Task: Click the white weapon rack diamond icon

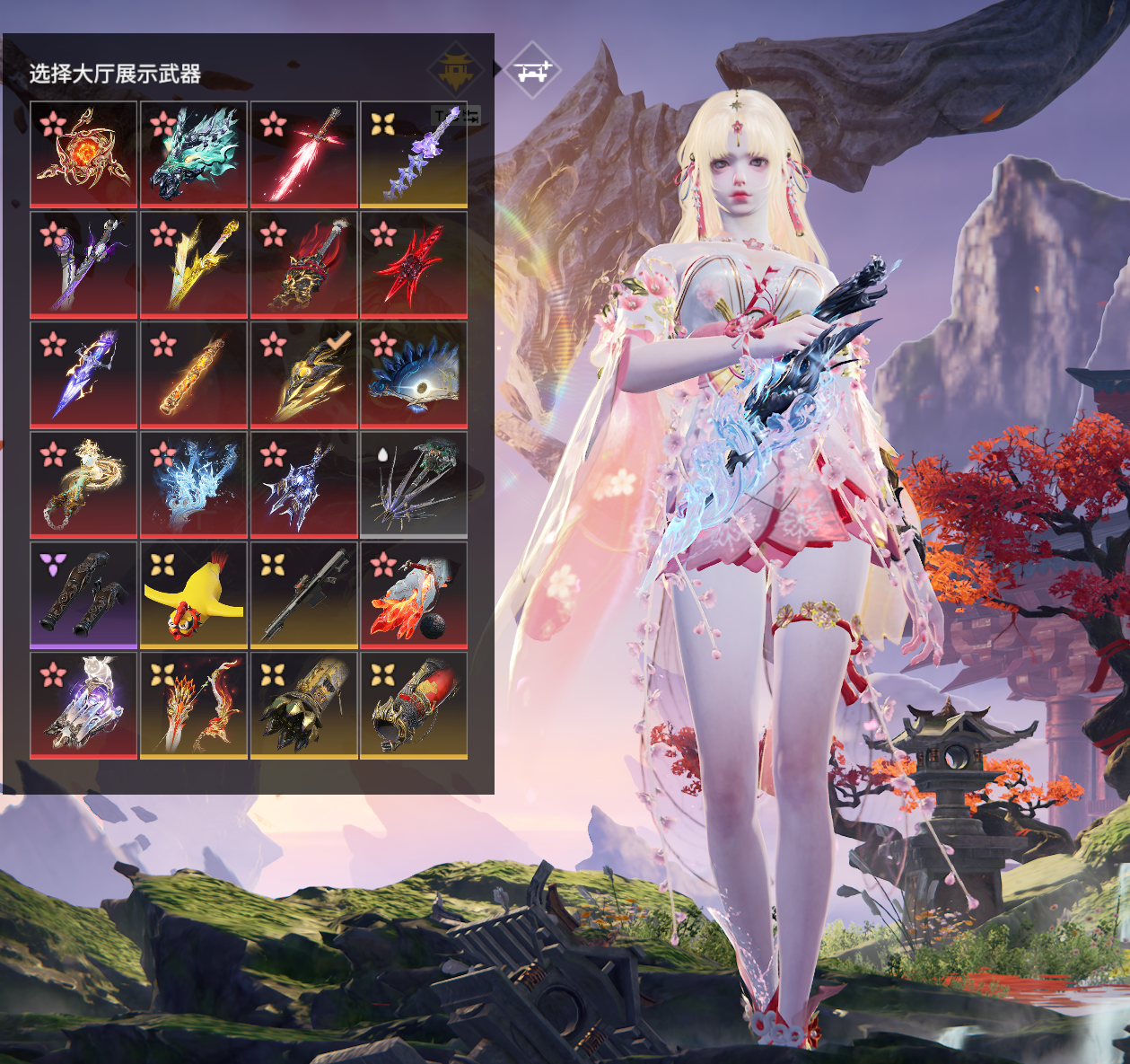Action: (x=532, y=70)
